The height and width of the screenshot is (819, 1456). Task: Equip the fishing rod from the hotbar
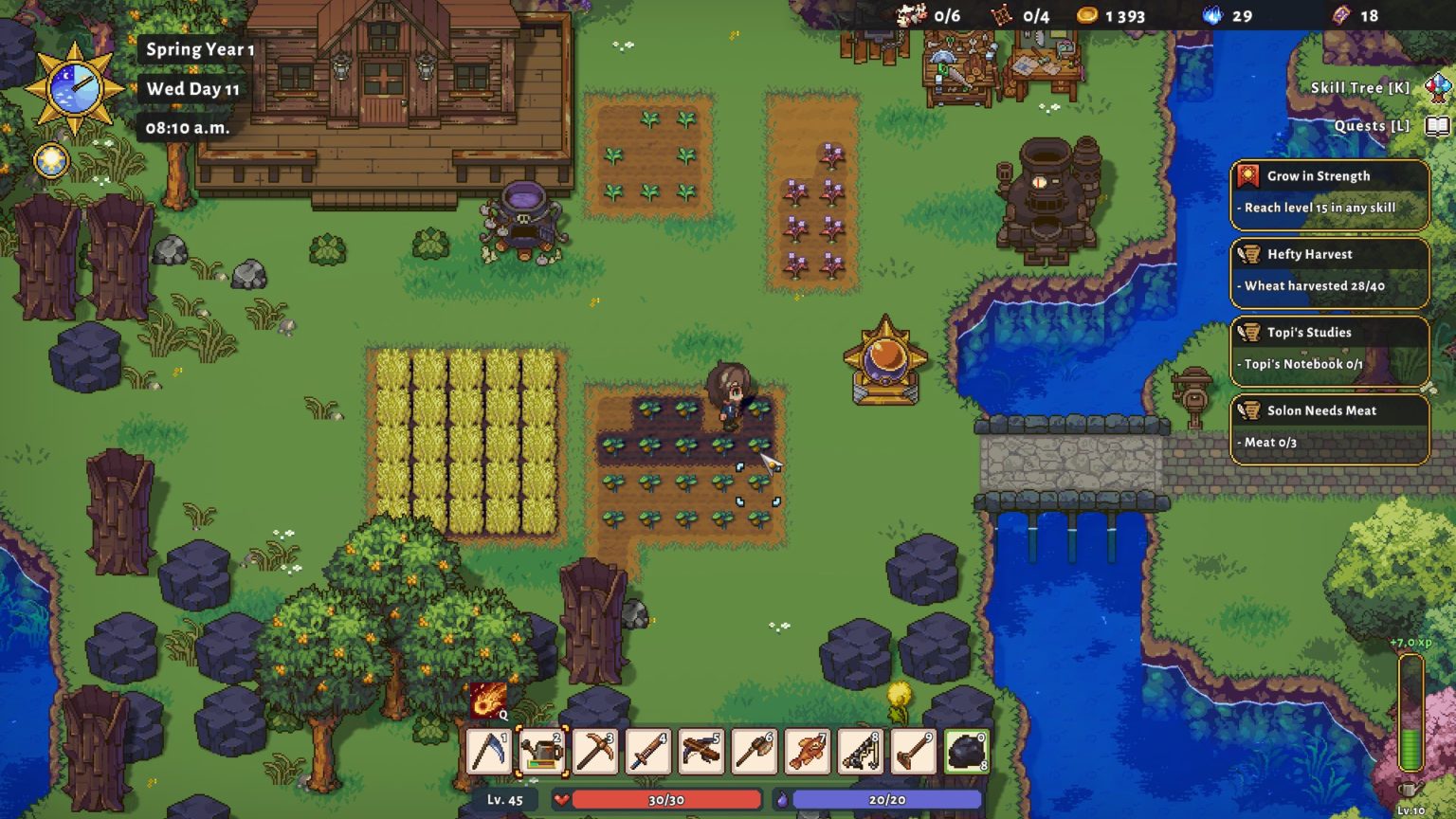(x=861, y=752)
